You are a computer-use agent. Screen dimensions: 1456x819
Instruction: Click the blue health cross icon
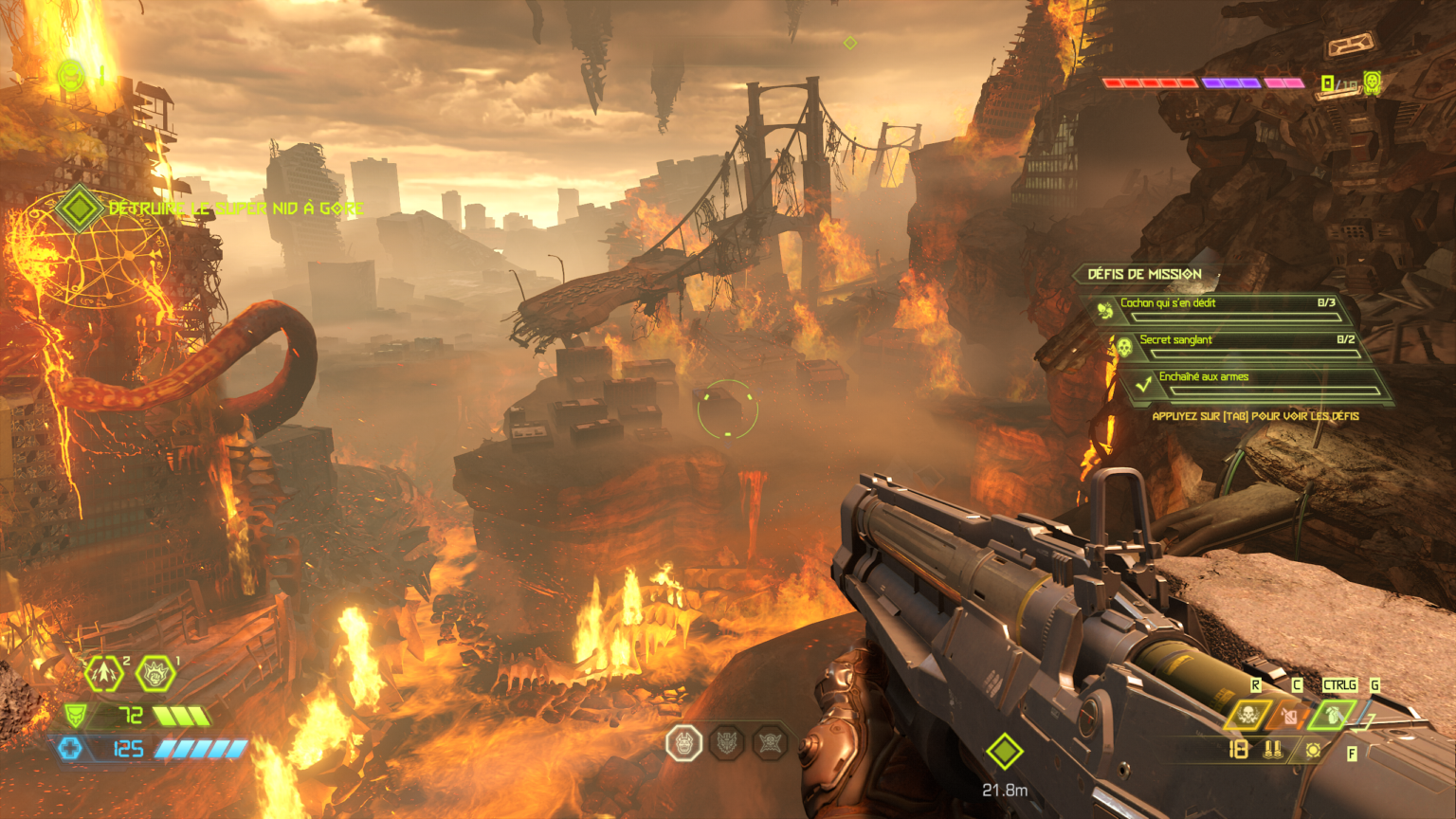click(x=71, y=749)
